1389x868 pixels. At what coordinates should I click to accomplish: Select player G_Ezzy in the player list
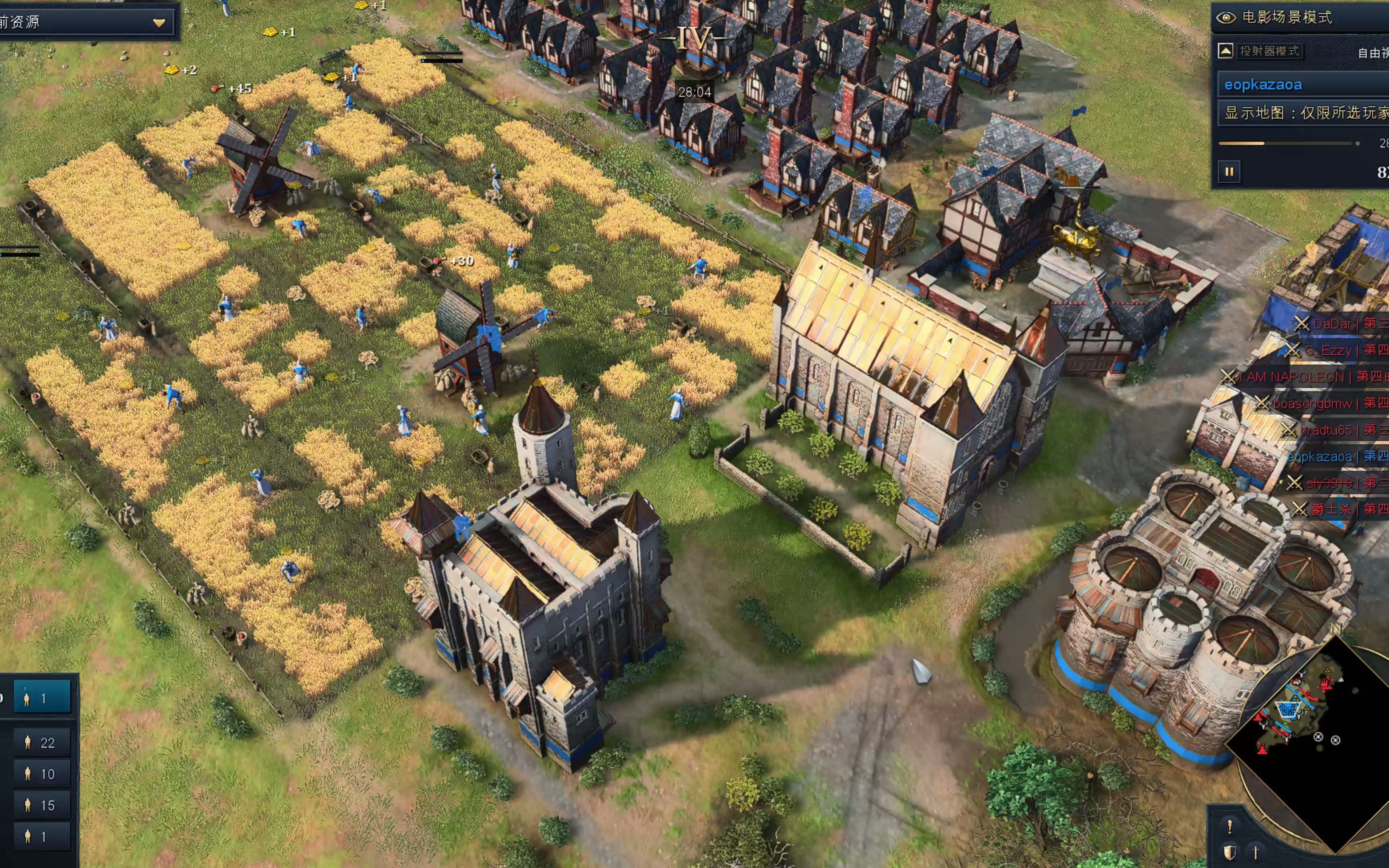pyautogui.click(x=1328, y=350)
